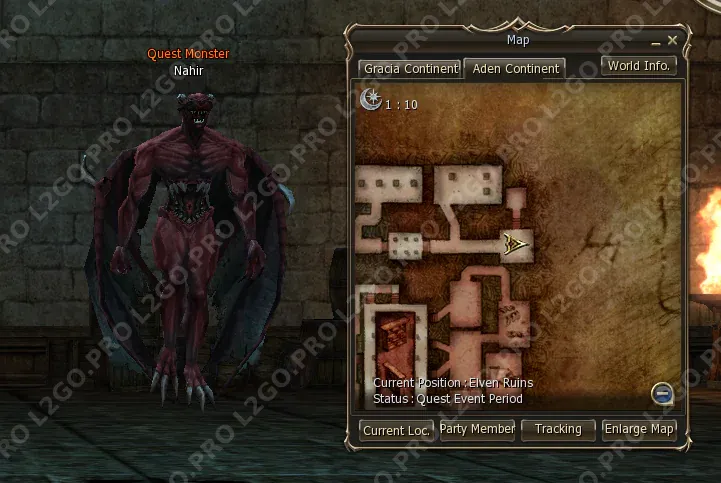Select the Aden Continent tab
721x483 pixels.
point(515,69)
